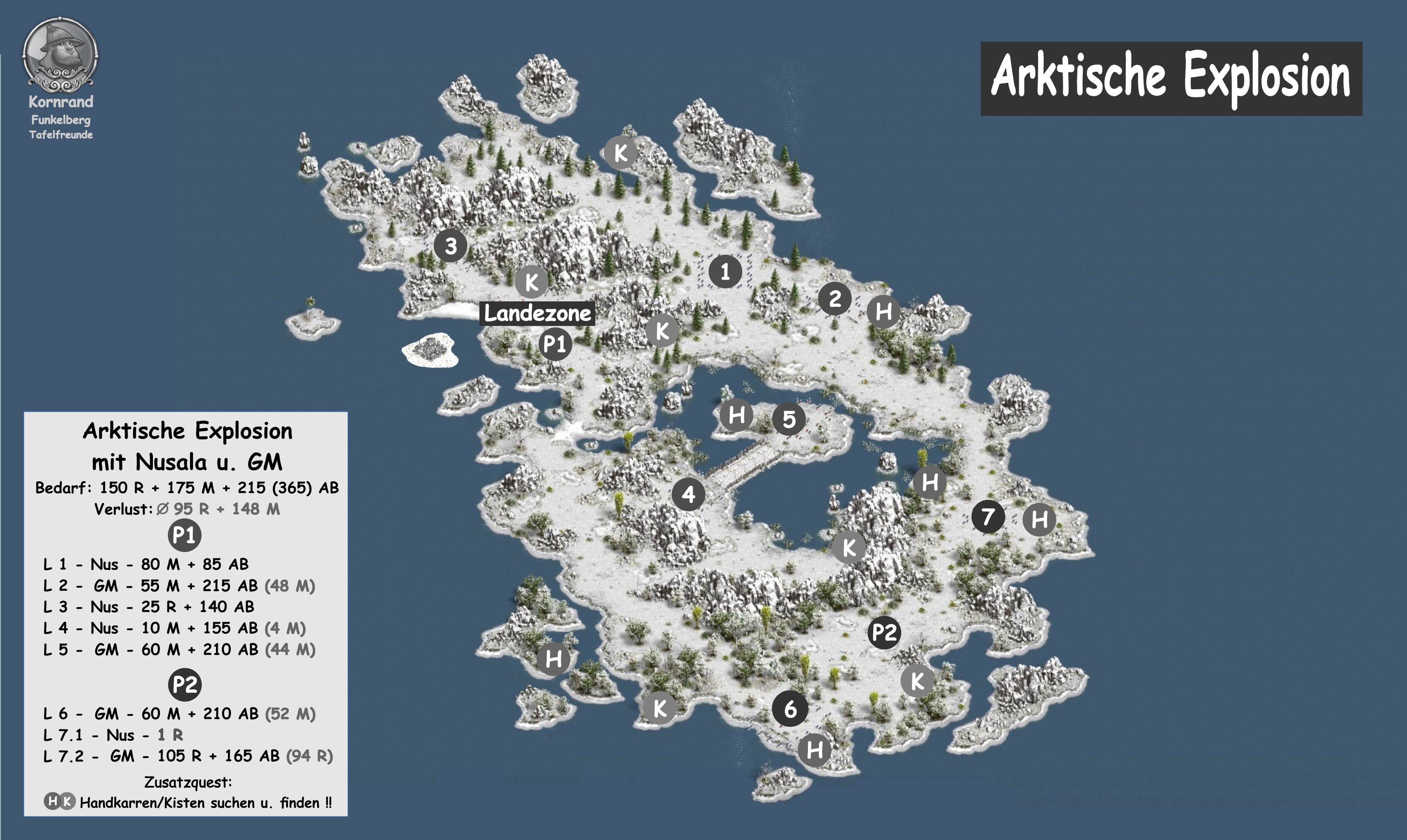Choose camp marker 6 on the map
The width and height of the screenshot is (1407, 840).
point(790,708)
